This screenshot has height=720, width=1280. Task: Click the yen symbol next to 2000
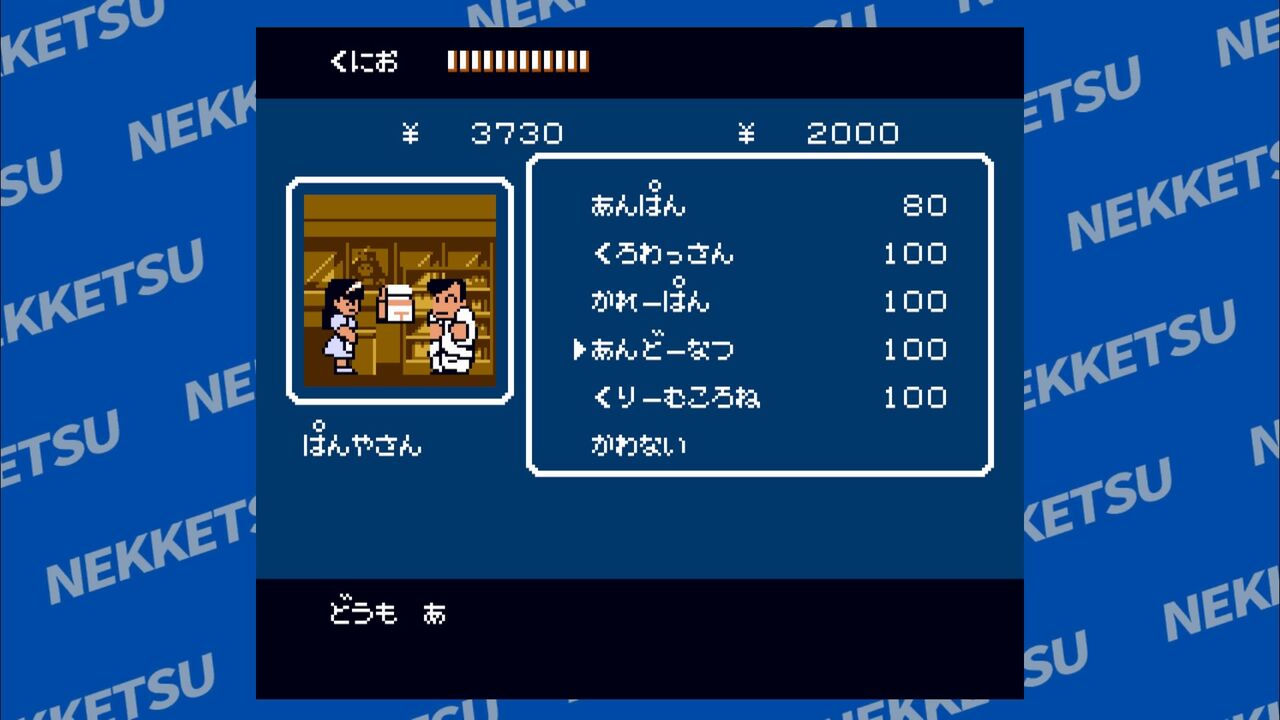(748, 133)
